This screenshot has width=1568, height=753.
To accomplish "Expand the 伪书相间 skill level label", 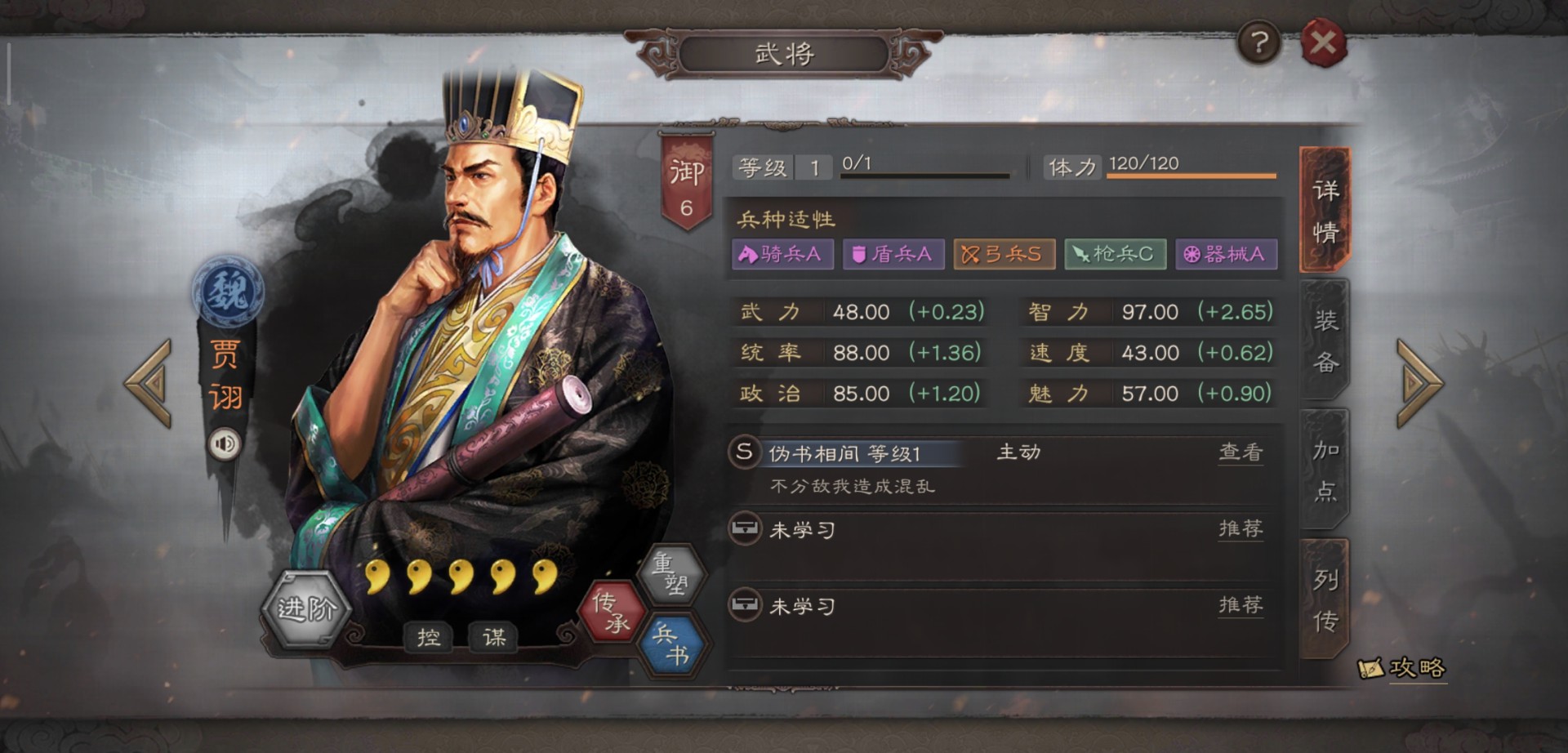I will pos(857,454).
